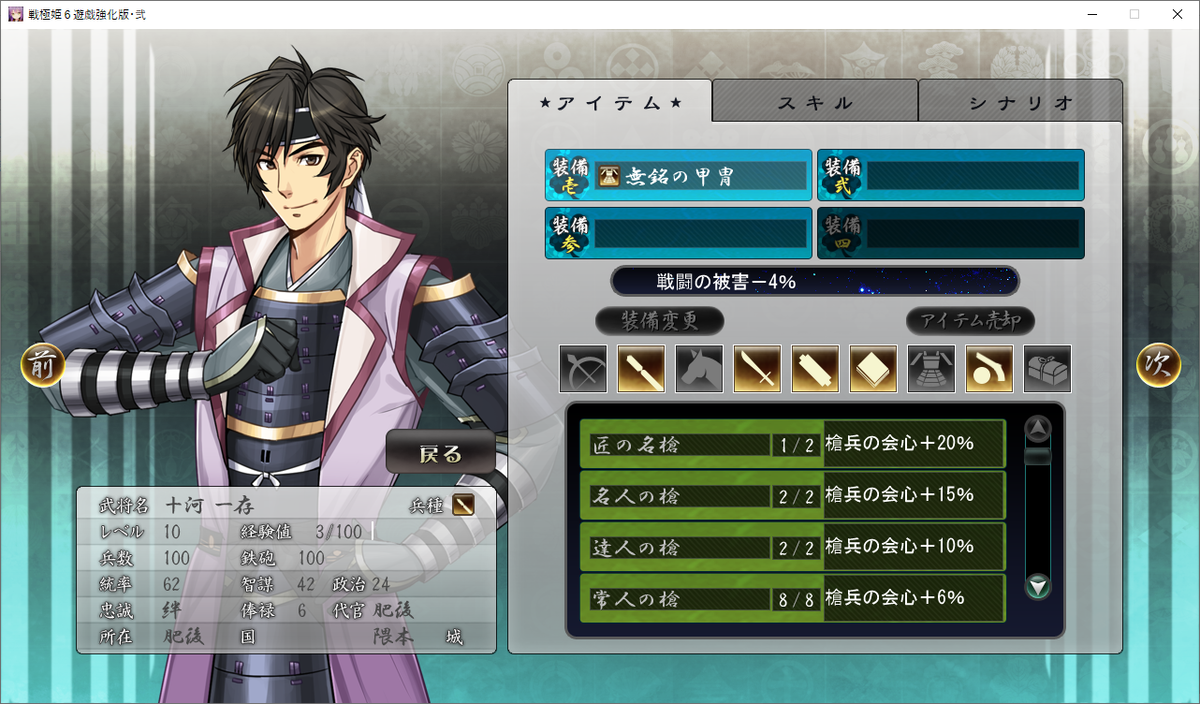Choose the horse item category icon

[x=699, y=369]
